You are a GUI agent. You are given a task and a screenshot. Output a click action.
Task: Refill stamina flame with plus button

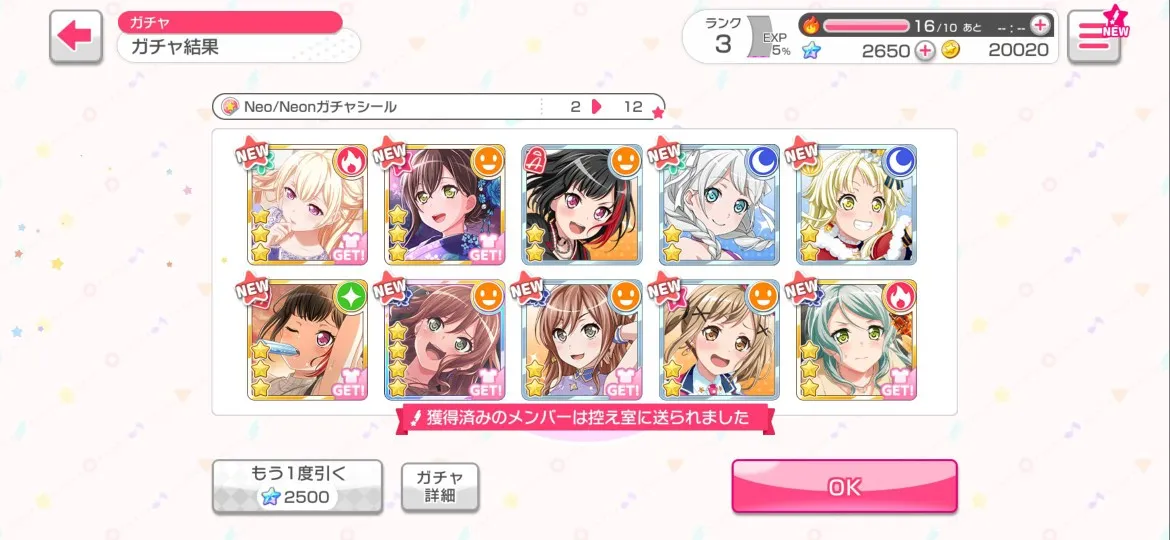[1040, 25]
